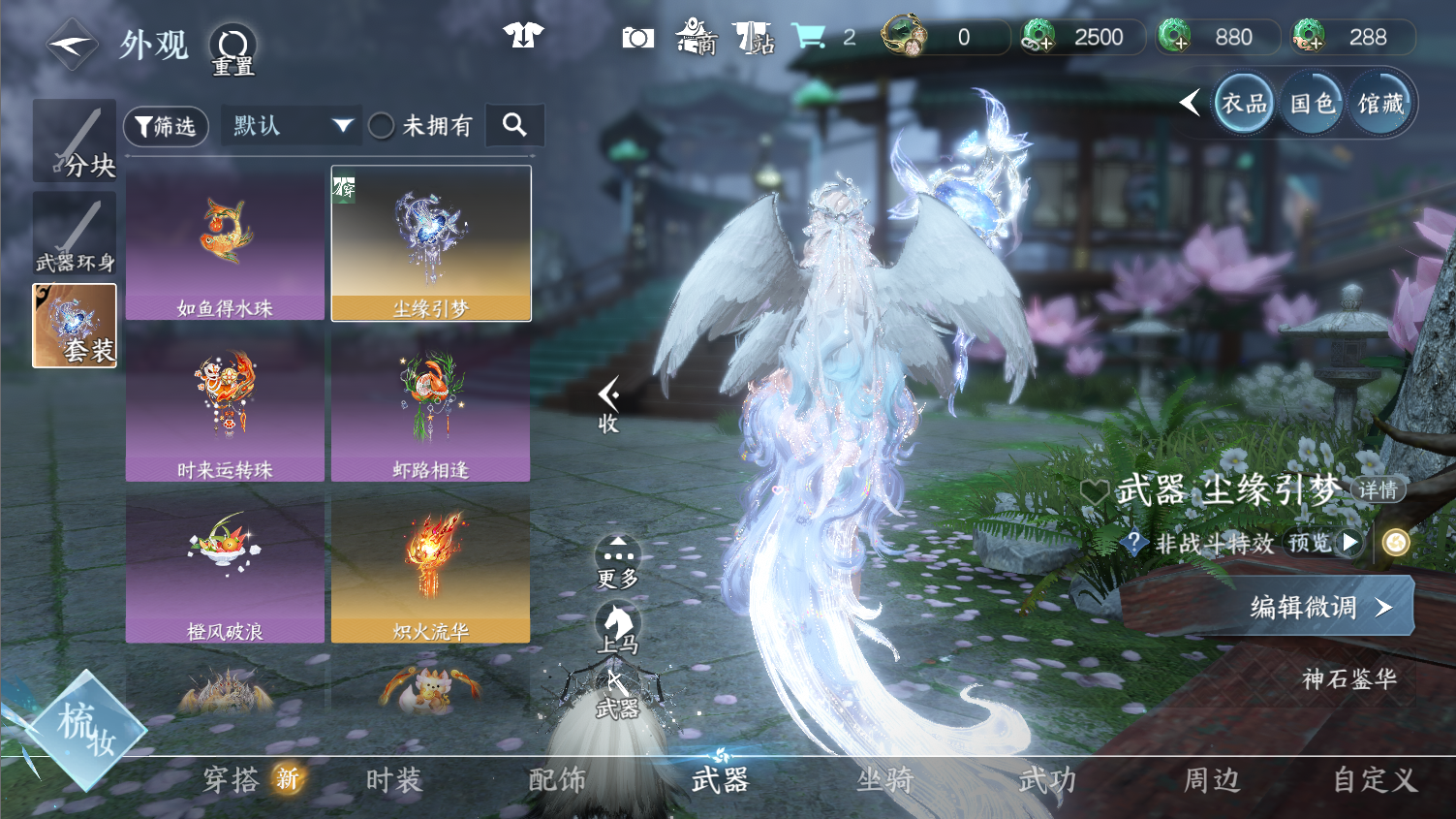Toggle the 未拥有 checkbox
The height and width of the screenshot is (819, 1456).
[382, 126]
